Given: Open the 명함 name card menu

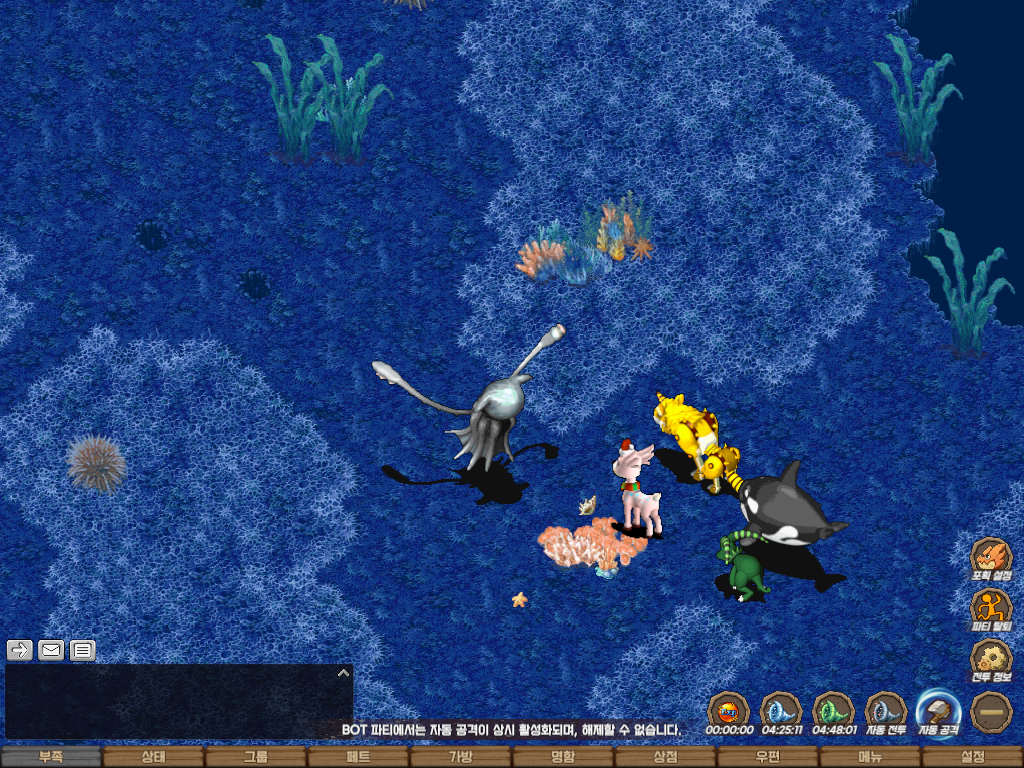Looking at the screenshot, I should coord(562,757).
